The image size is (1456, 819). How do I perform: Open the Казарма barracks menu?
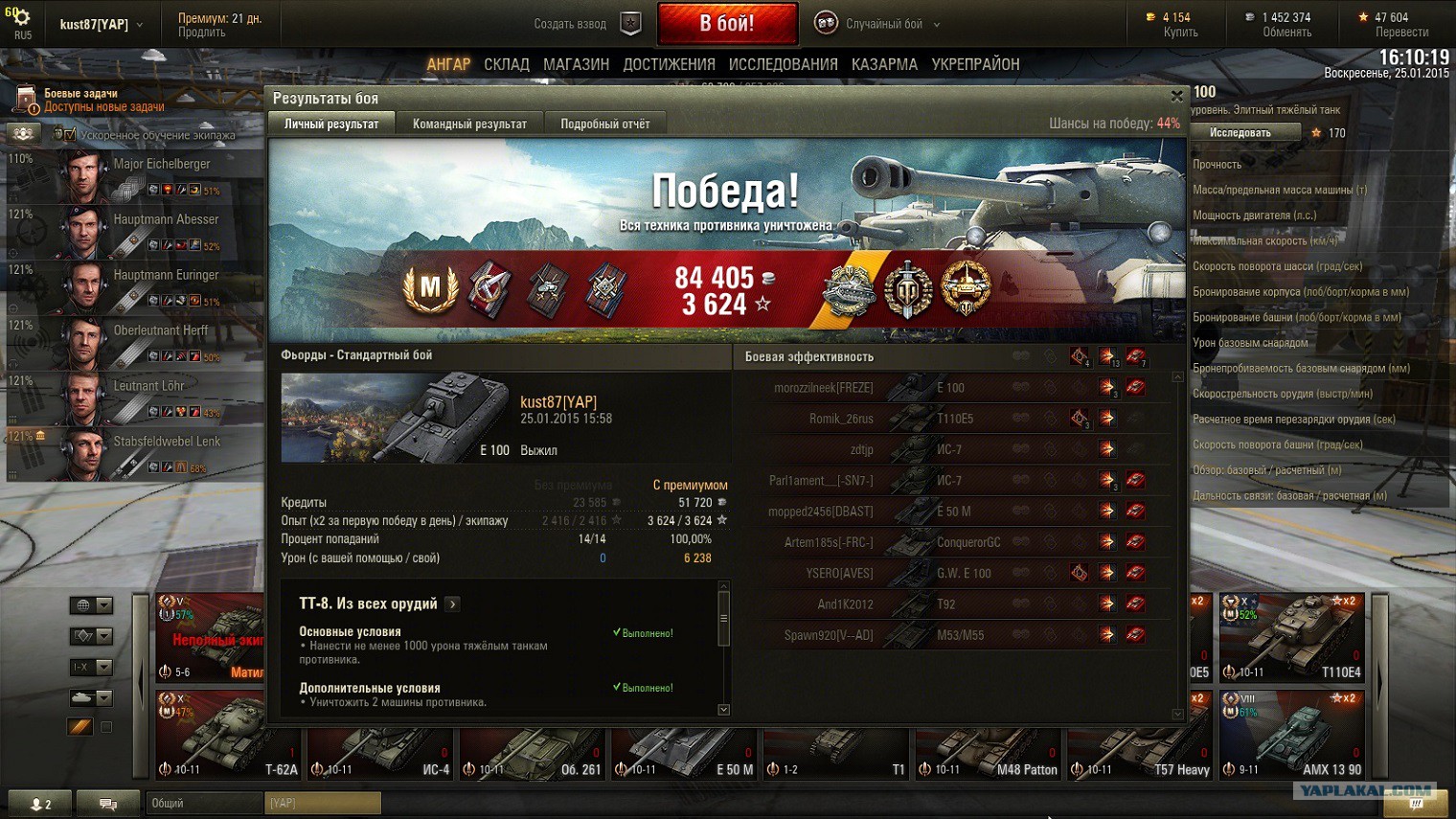click(x=884, y=64)
